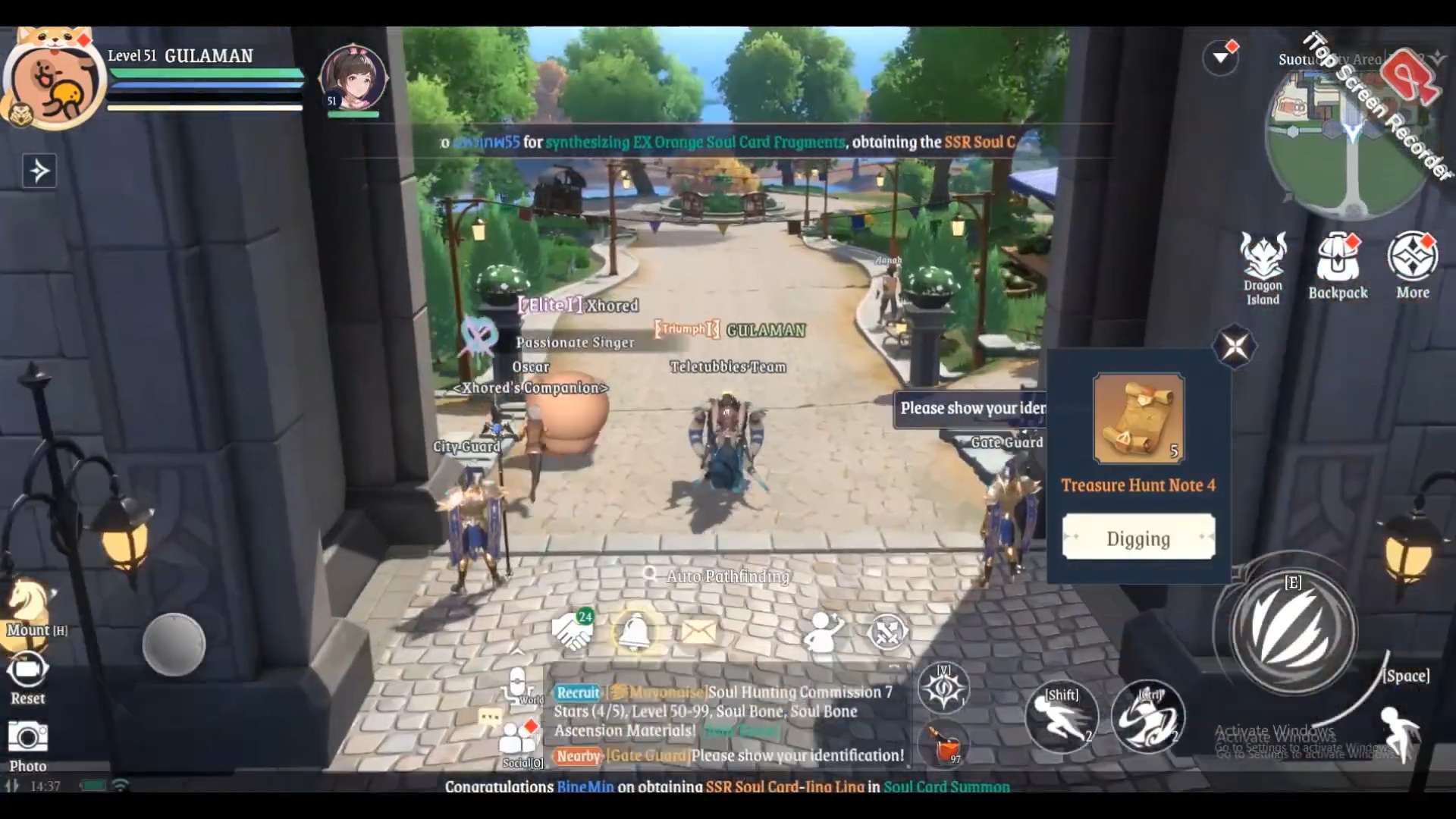Use the Shift sprint skill
Screen dimensions: 1456x819
pos(1062,717)
